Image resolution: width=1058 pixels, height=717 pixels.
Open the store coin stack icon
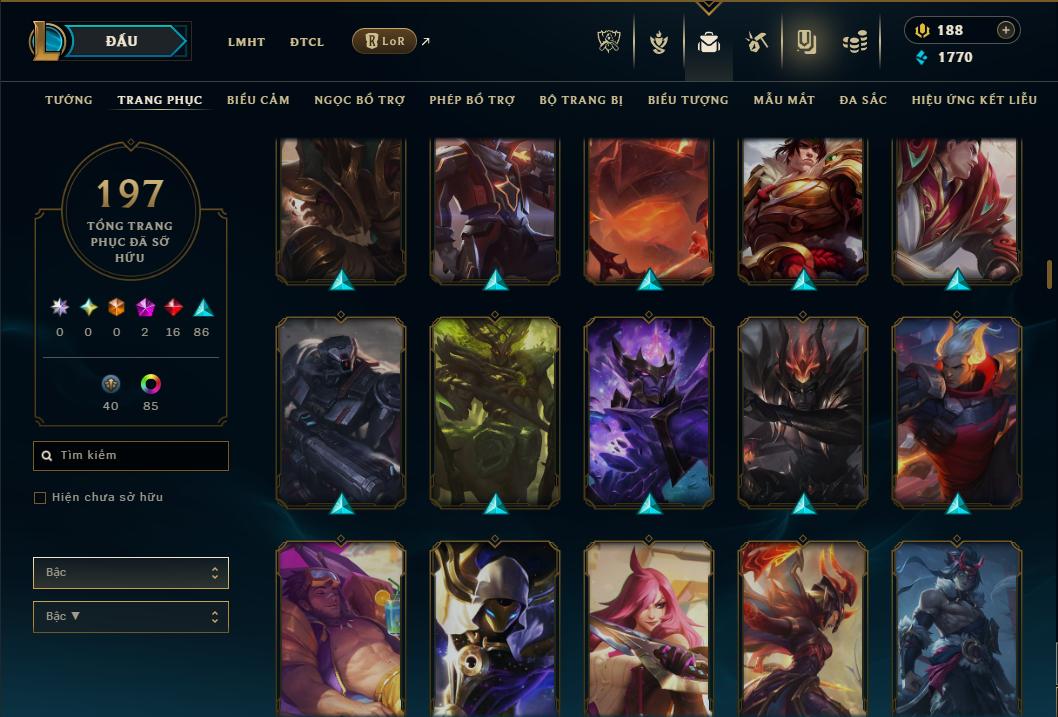(854, 42)
